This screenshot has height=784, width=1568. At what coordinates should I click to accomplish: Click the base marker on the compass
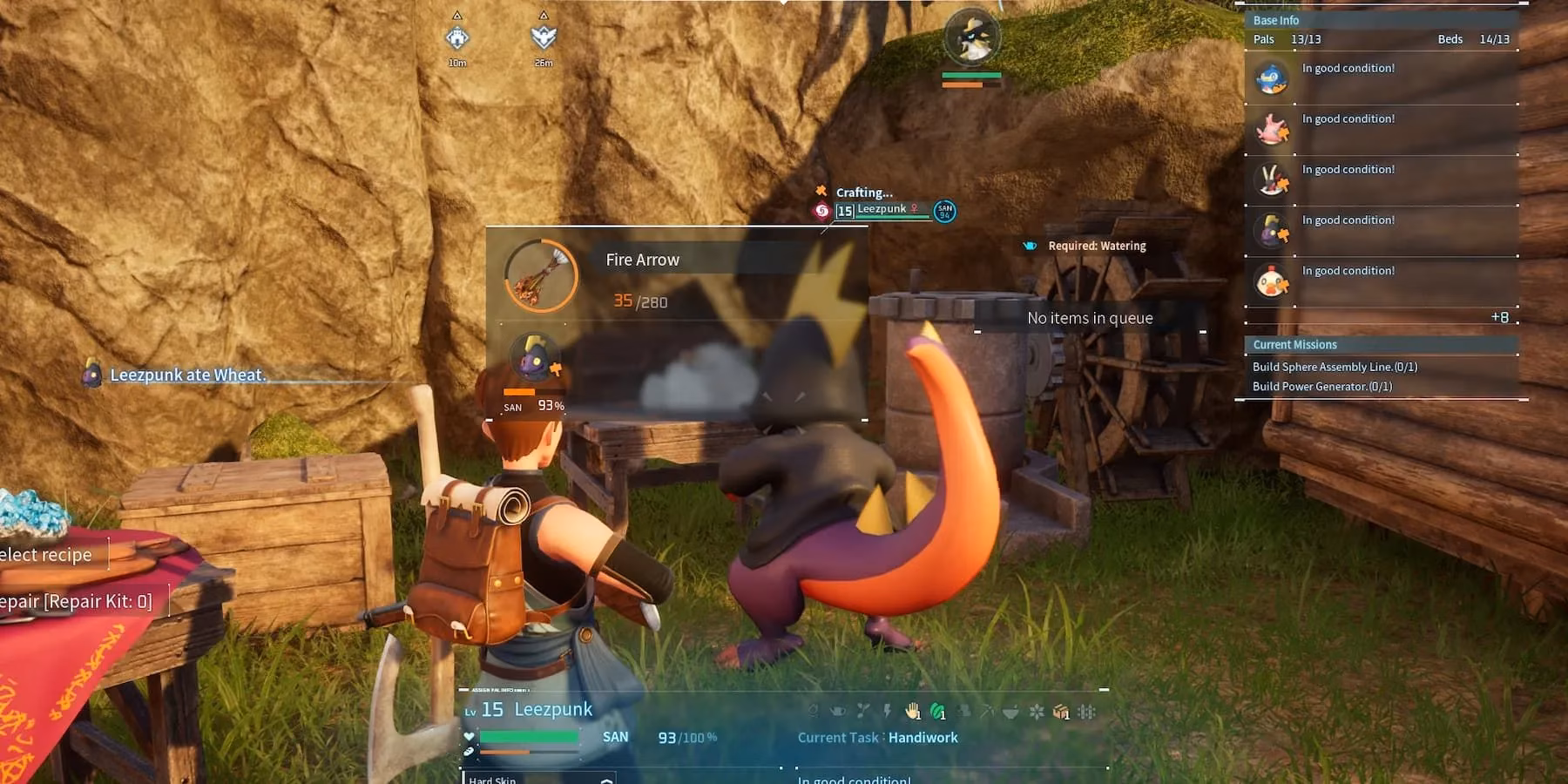(x=457, y=37)
